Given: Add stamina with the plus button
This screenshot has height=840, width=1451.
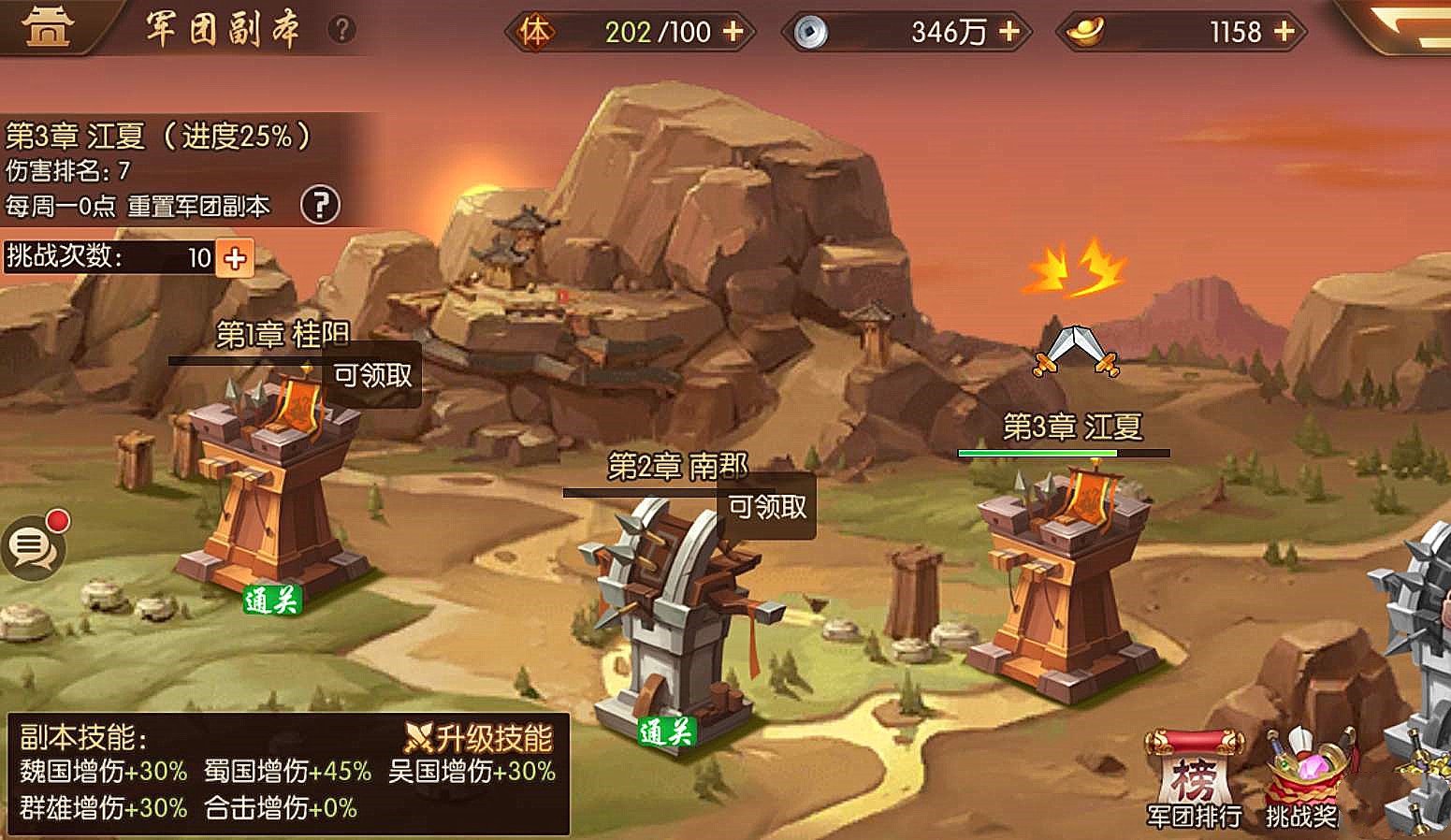Looking at the screenshot, I should pyautogui.click(x=732, y=31).
